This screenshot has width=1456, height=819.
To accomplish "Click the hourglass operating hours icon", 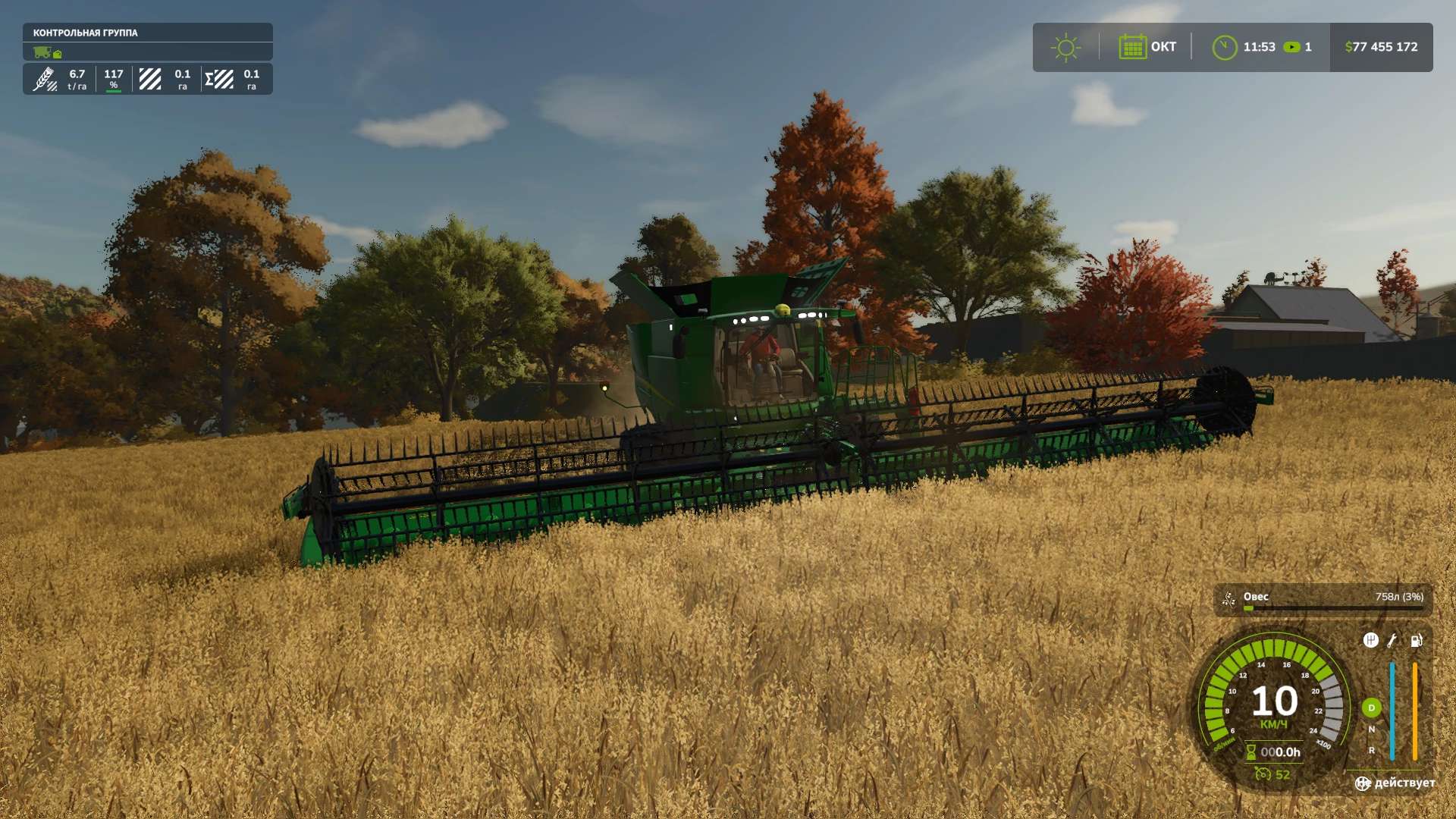I will (x=1251, y=752).
